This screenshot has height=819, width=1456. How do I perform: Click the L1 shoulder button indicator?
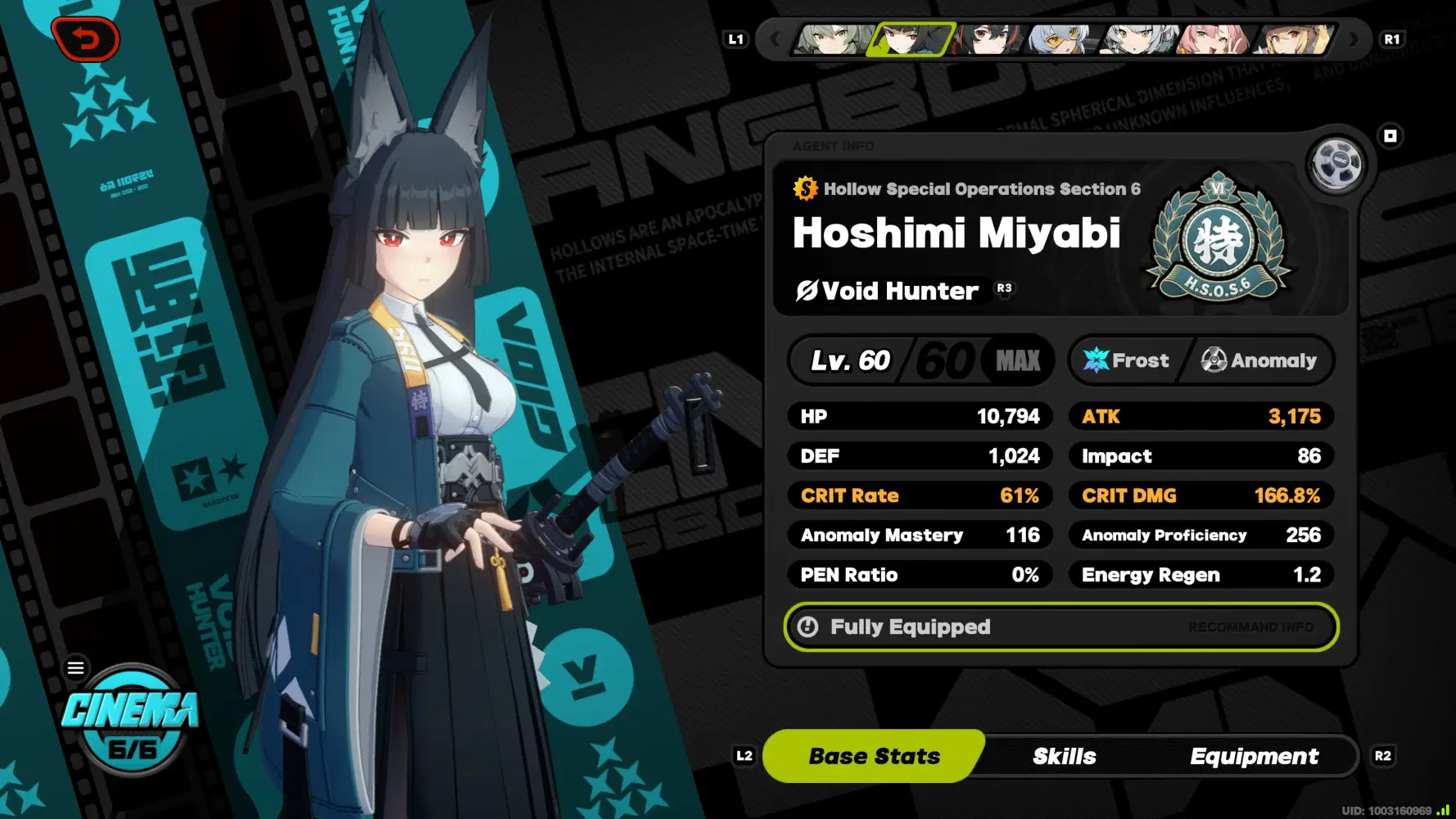[x=735, y=38]
